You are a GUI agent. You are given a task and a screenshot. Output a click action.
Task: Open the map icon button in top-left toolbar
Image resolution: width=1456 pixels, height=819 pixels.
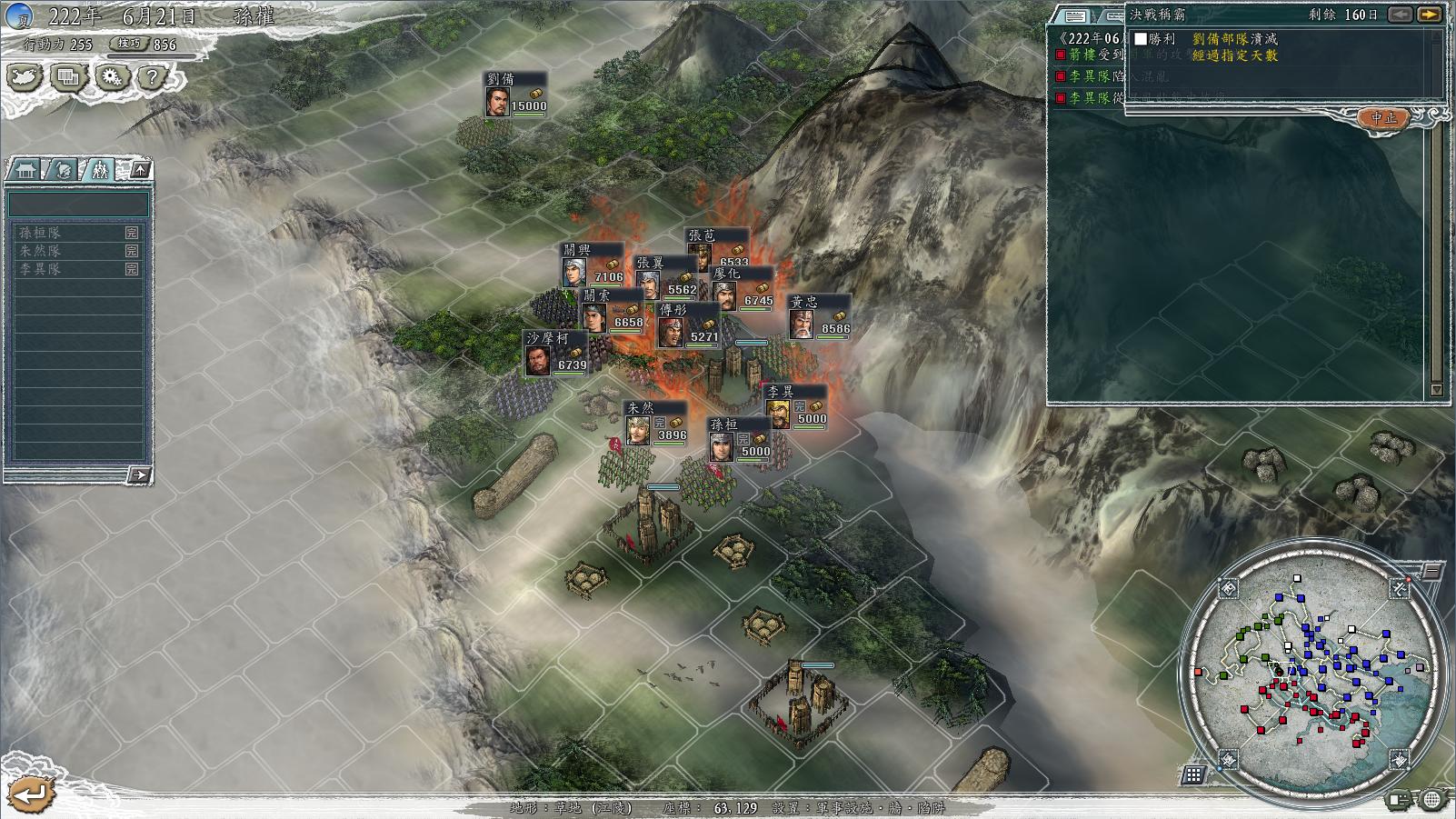point(25,77)
